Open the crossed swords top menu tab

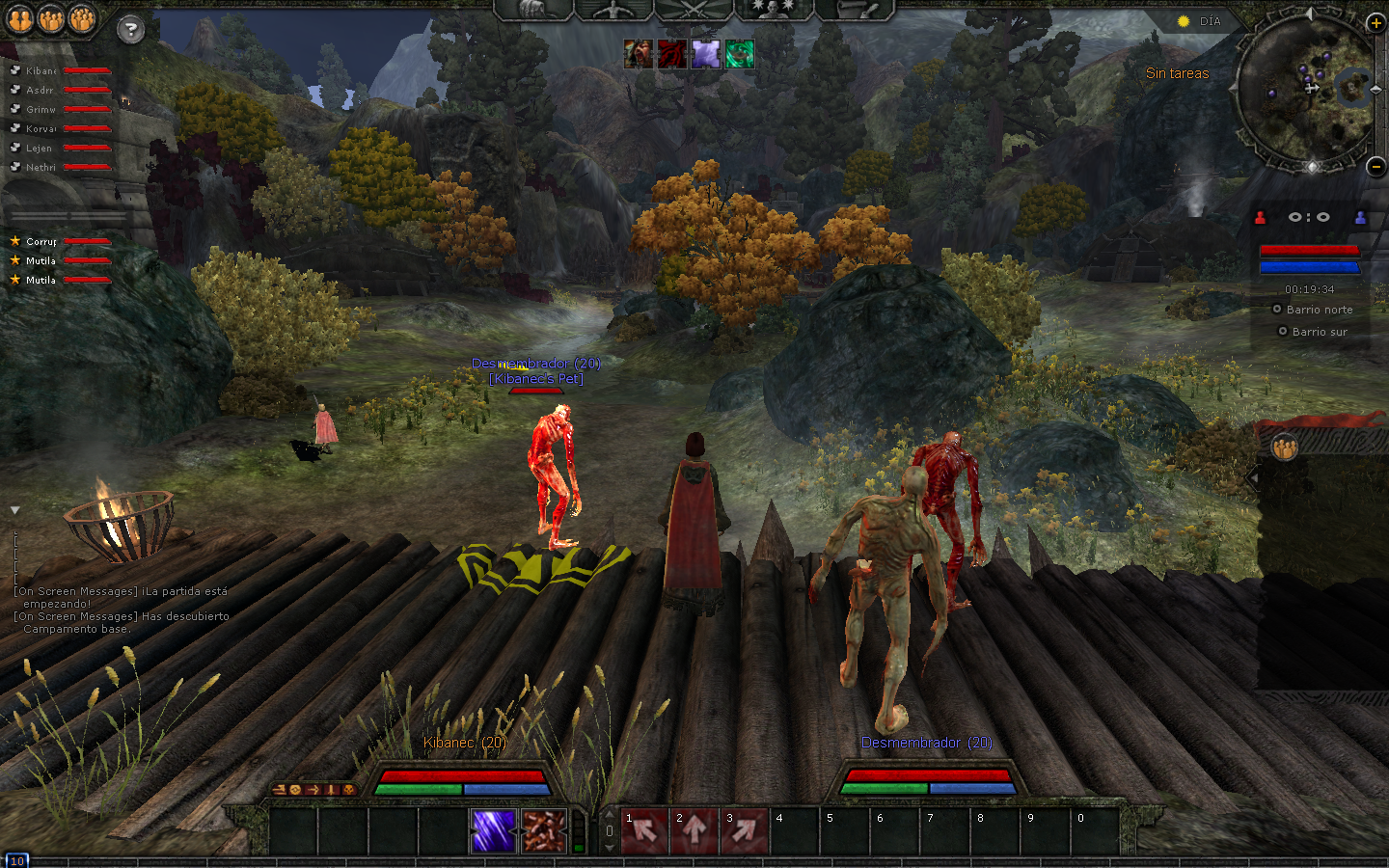(x=694, y=10)
